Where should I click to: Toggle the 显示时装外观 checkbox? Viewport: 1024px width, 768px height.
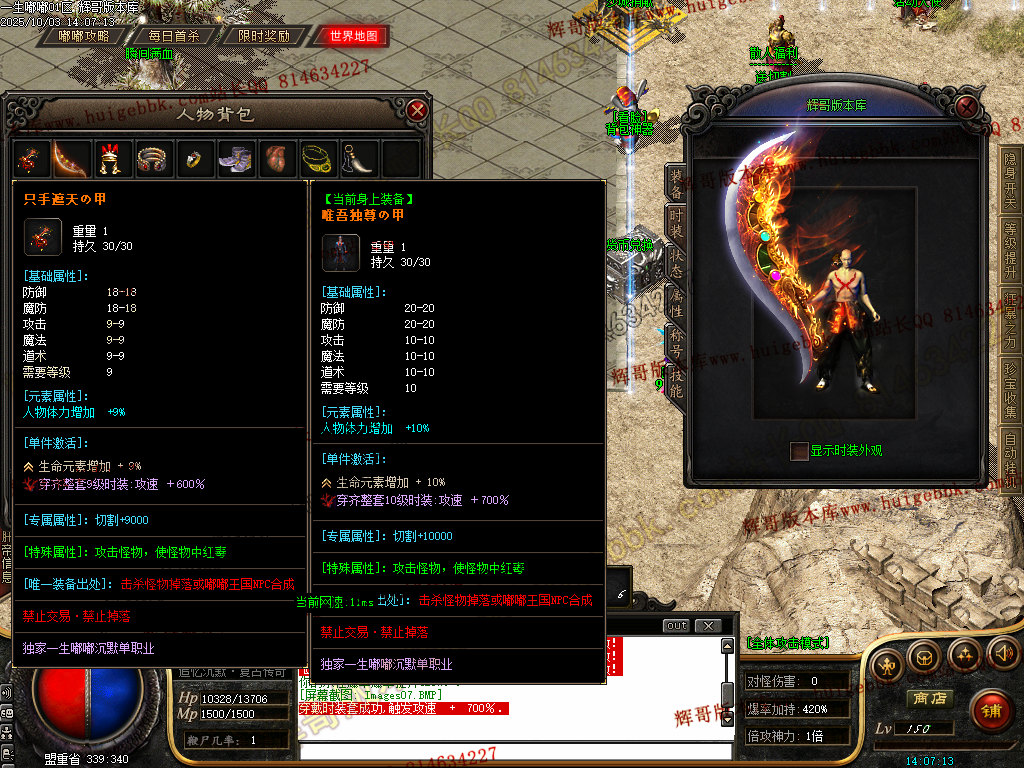pyautogui.click(x=798, y=450)
